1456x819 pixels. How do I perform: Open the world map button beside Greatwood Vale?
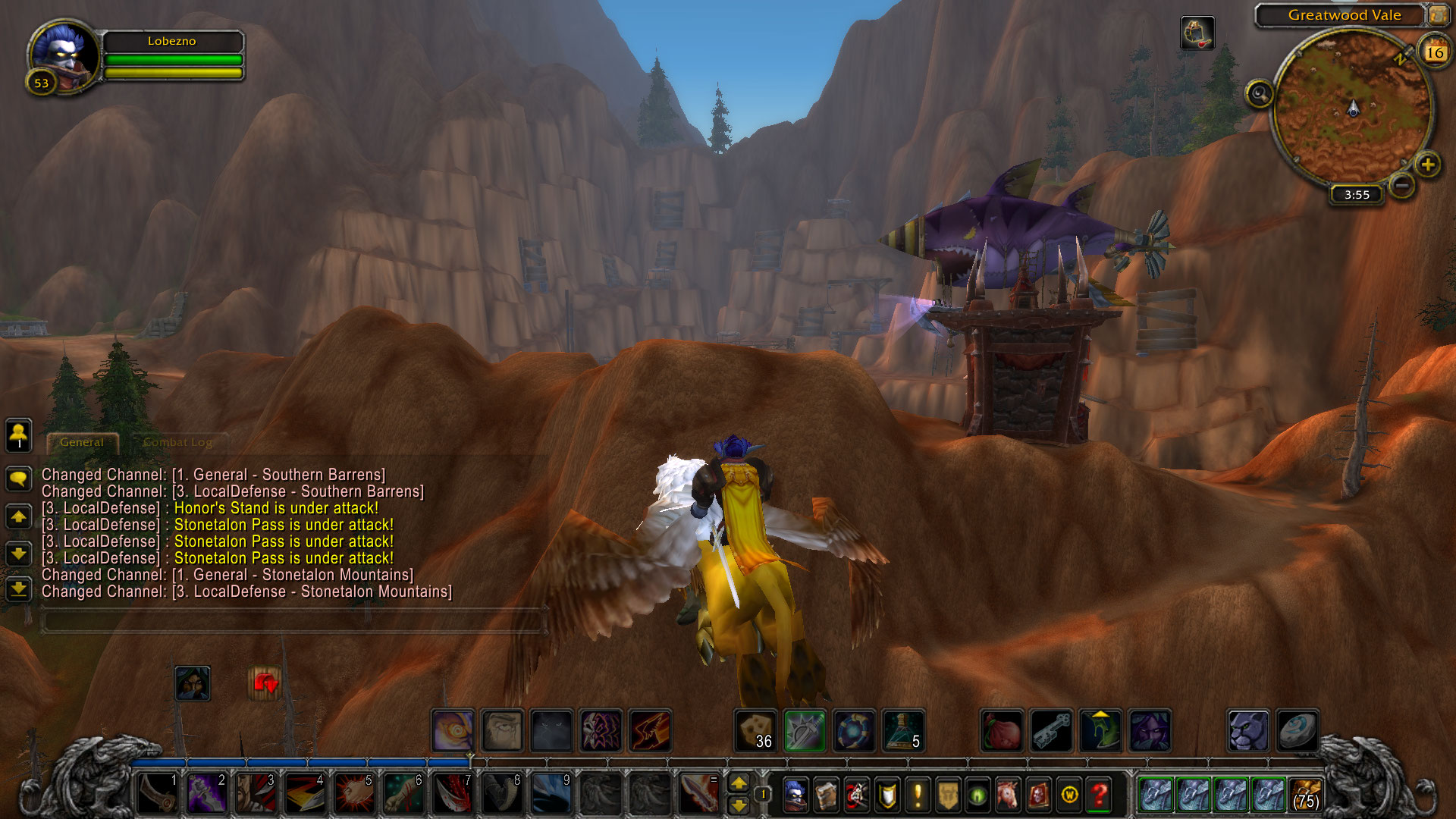[1438, 14]
